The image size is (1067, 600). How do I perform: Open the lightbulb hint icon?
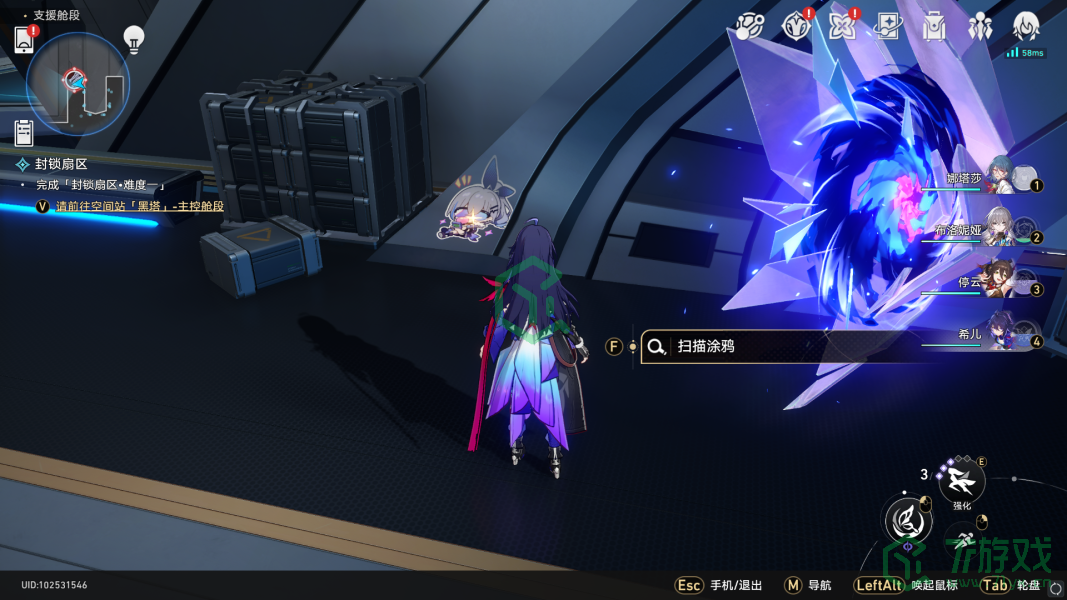coord(134,39)
